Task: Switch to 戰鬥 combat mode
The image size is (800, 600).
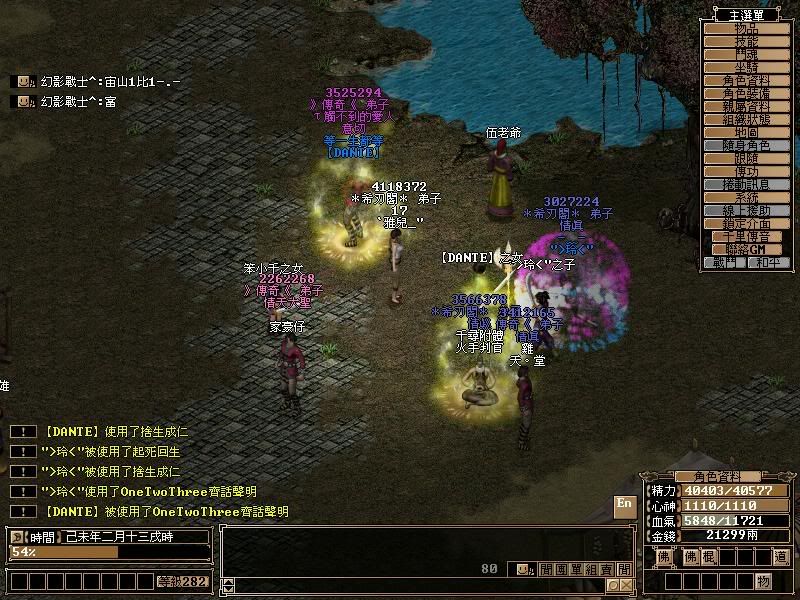Action: pos(725,262)
